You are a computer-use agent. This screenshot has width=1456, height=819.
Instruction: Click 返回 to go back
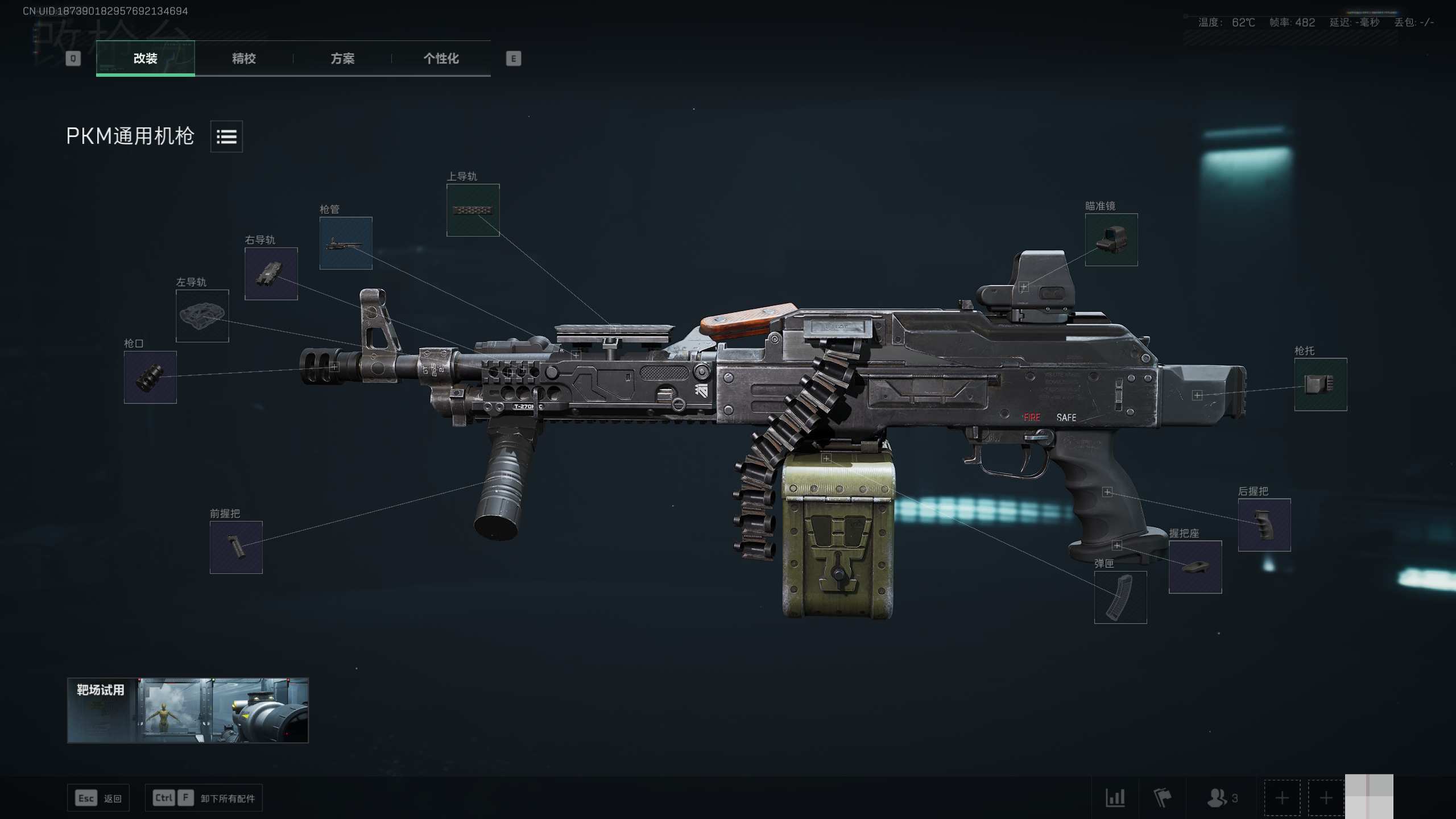98,798
